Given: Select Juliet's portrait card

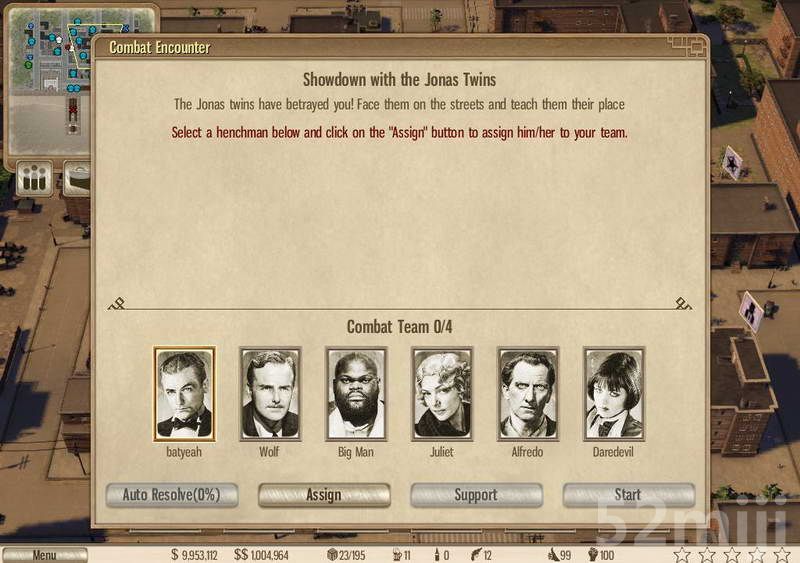Looking at the screenshot, I should pyautogui.click(x=442, y=394).
